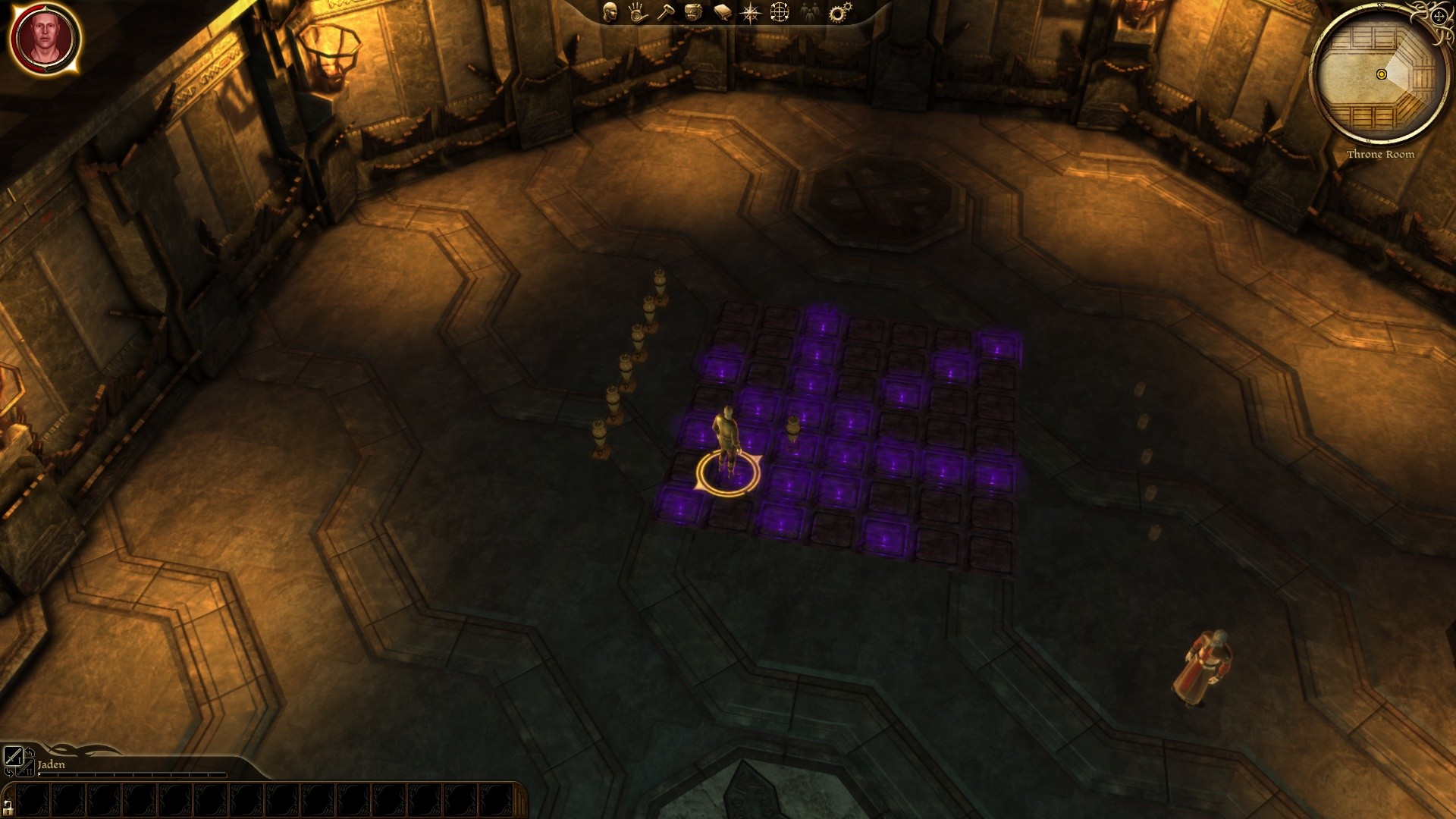Expand the quickbar using its right-edge handle
This screenshot has width=1456, height=819.
tap(520, 800)
